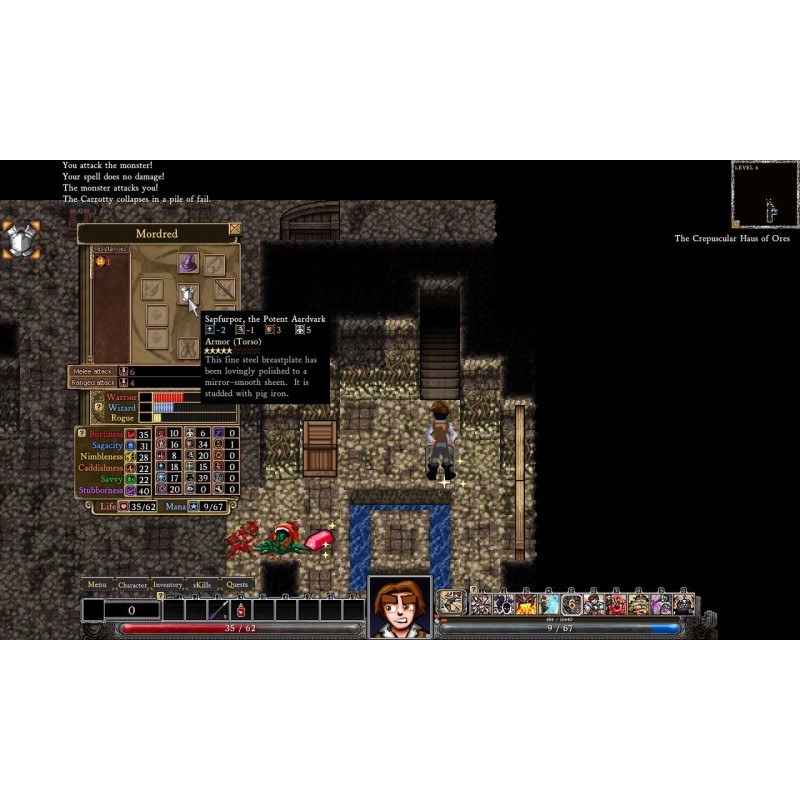
Task: Select the steel breastplate armor slot
Action: [x=187, y=293]
